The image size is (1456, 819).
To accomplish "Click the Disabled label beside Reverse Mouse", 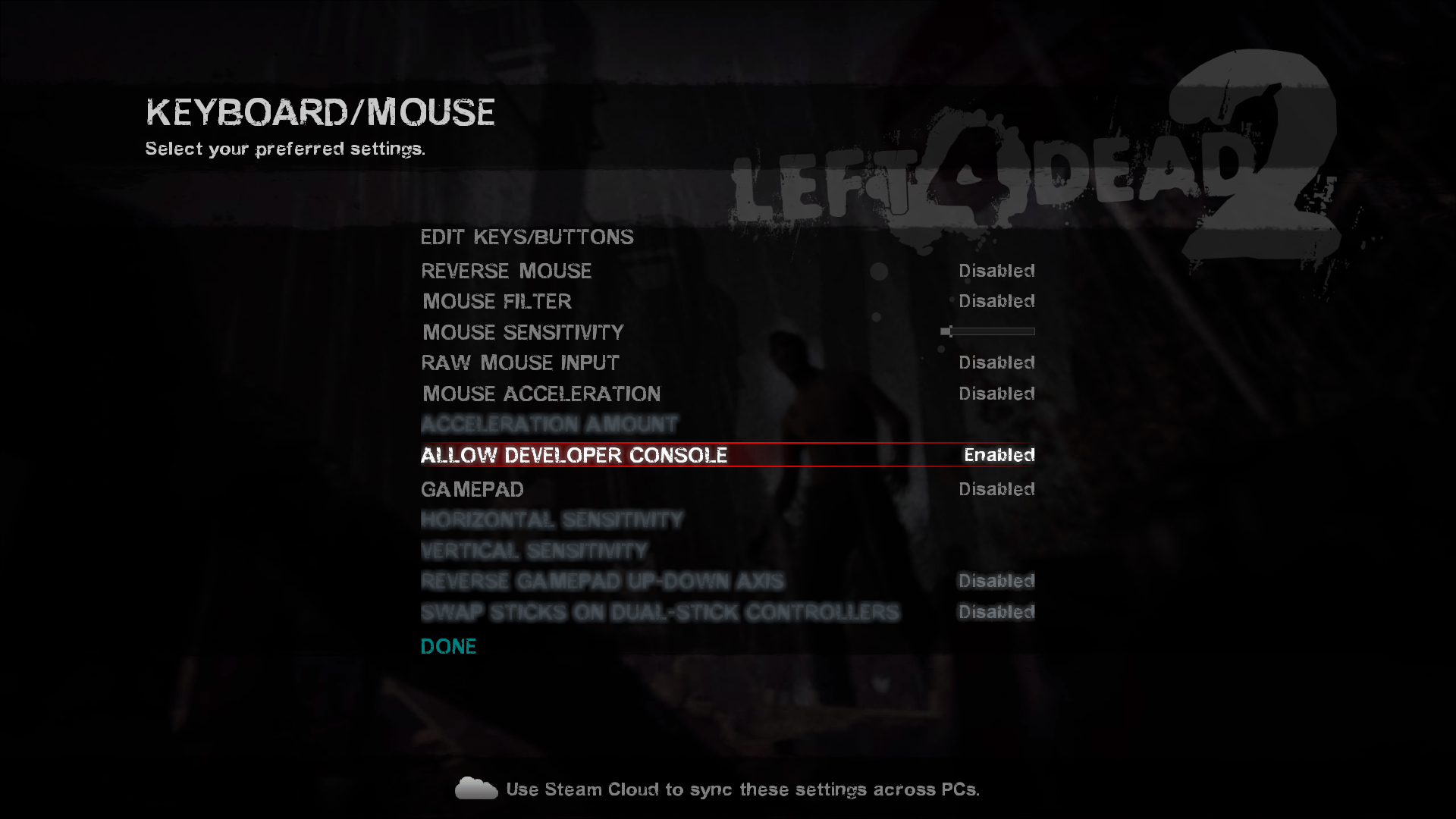I will (996, 271).
